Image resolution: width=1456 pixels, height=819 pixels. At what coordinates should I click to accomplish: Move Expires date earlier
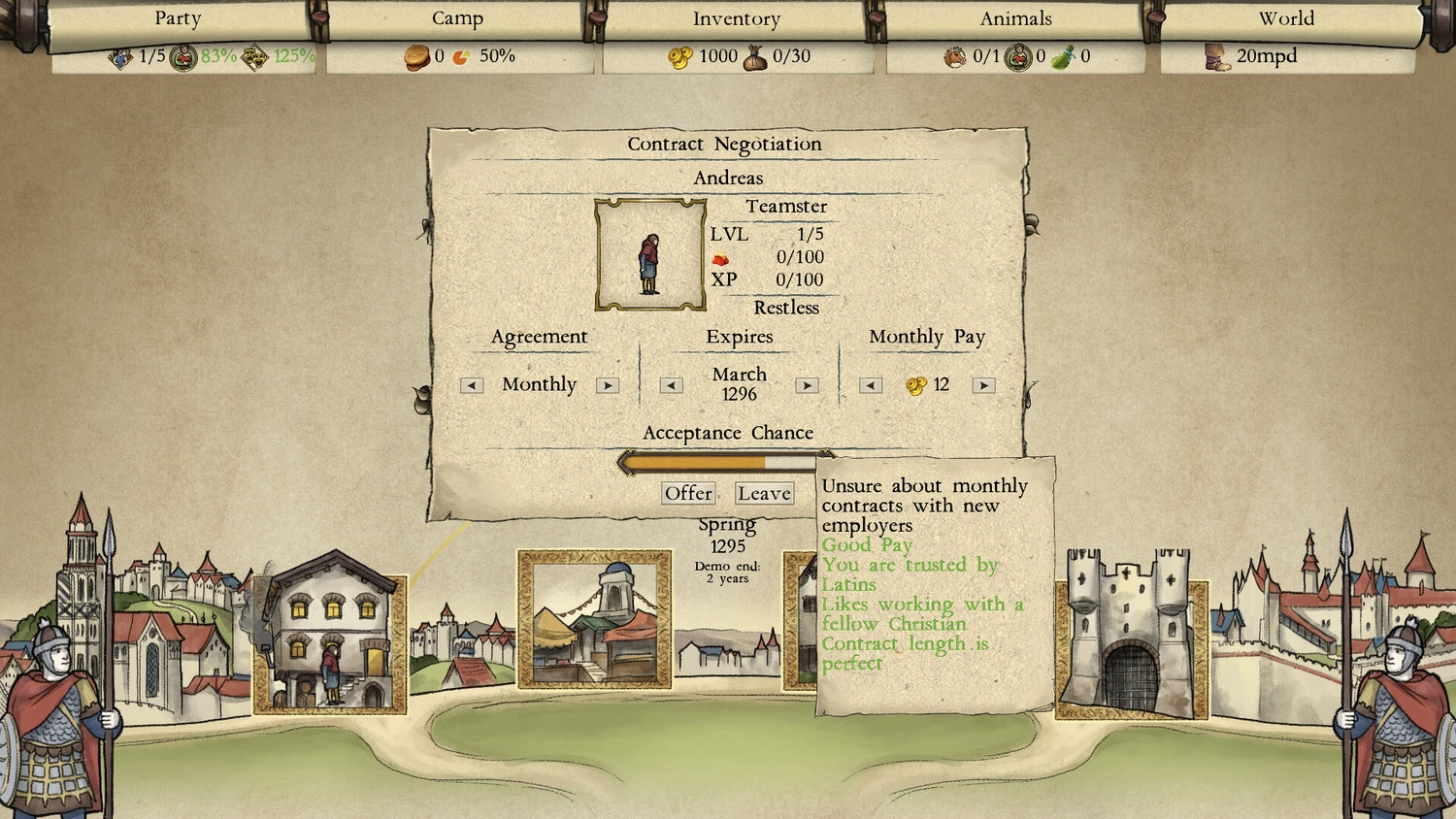click(x=671, y=385)
